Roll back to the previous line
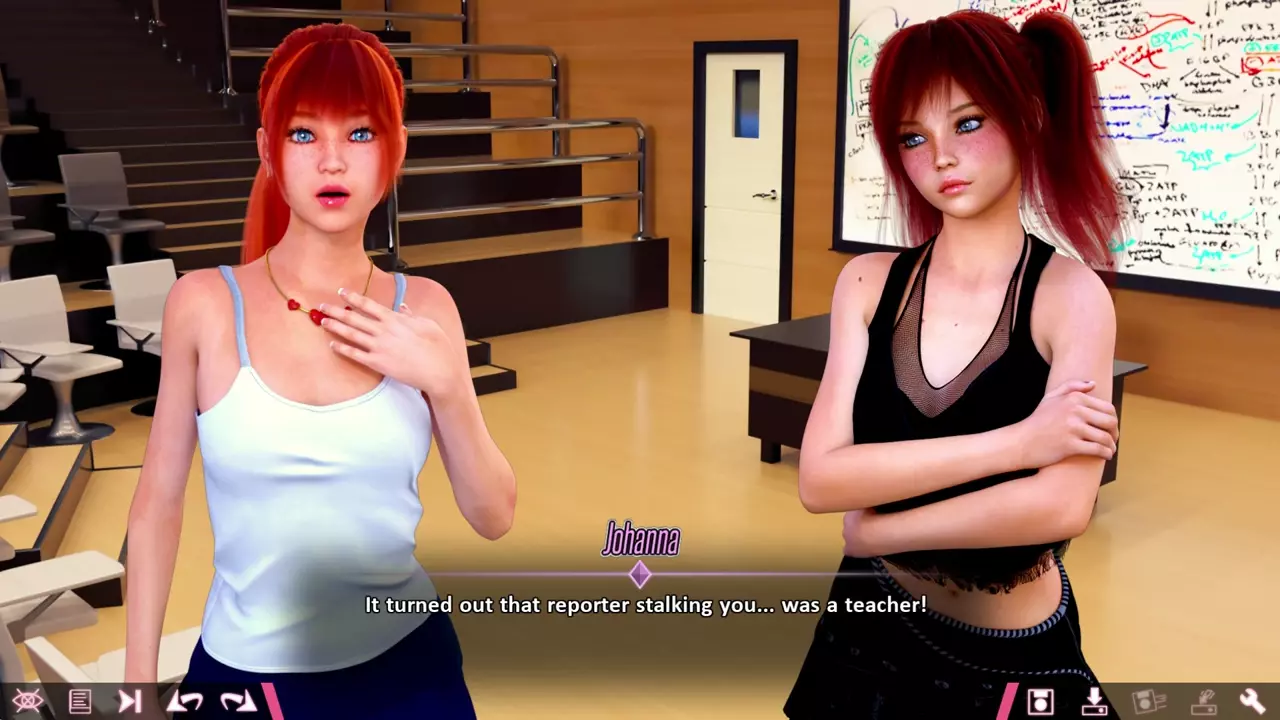This screenshot has width=1280, height=720. click(x=183, y=701)
